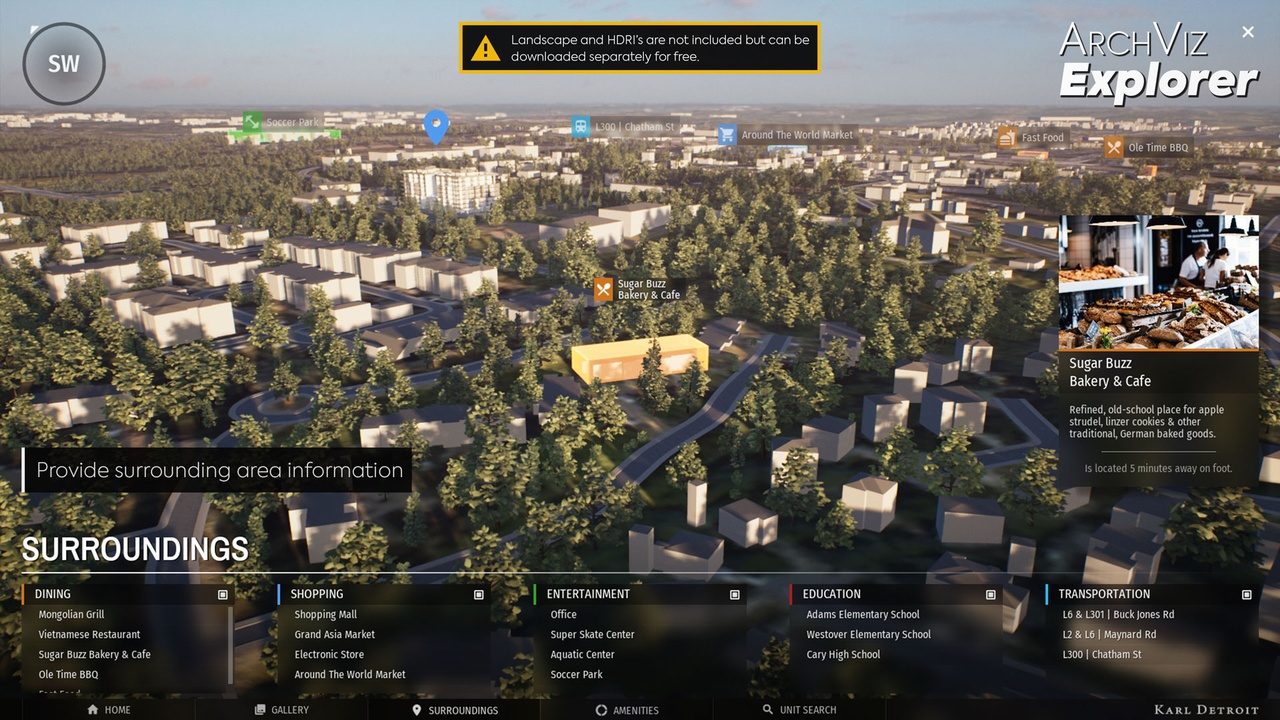
Task: Toggle the Transportation category checkbox
Action: 1246,595
